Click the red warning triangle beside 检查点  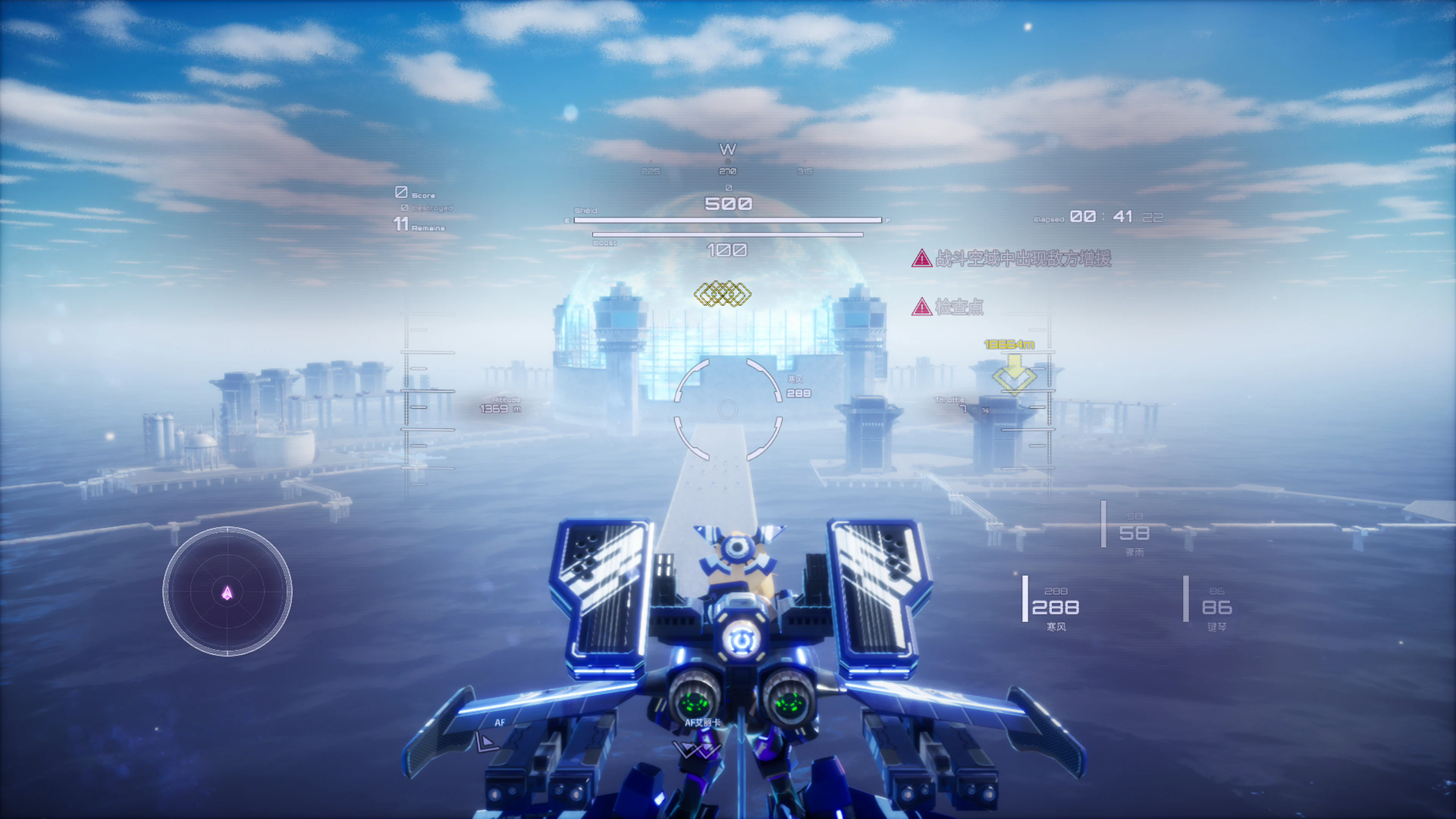coord(923,308)
